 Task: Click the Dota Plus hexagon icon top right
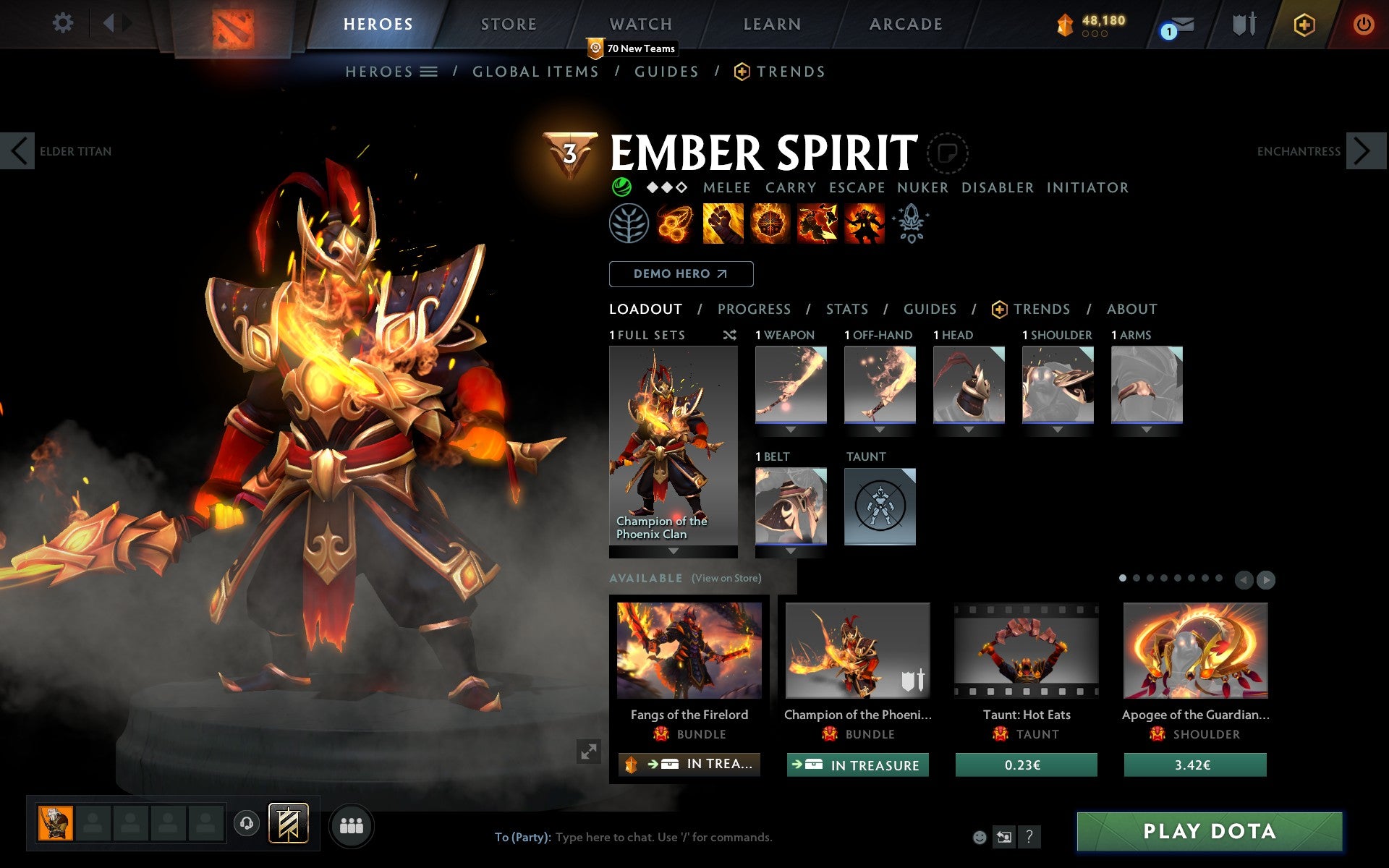pos(1303,24)
